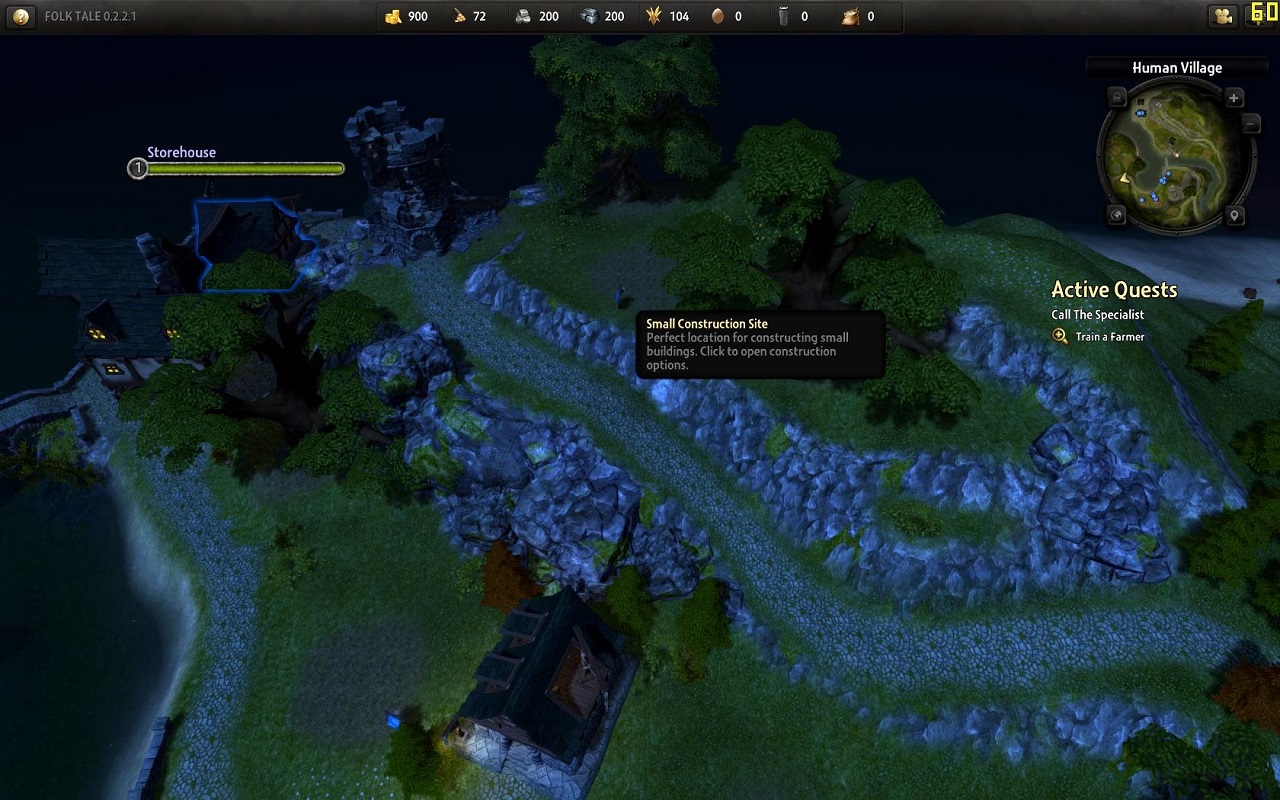Open the Call The Specialist quest
Image resolution: width=1280 pixels, height=800 pixels.
(x=1097, y=315)
